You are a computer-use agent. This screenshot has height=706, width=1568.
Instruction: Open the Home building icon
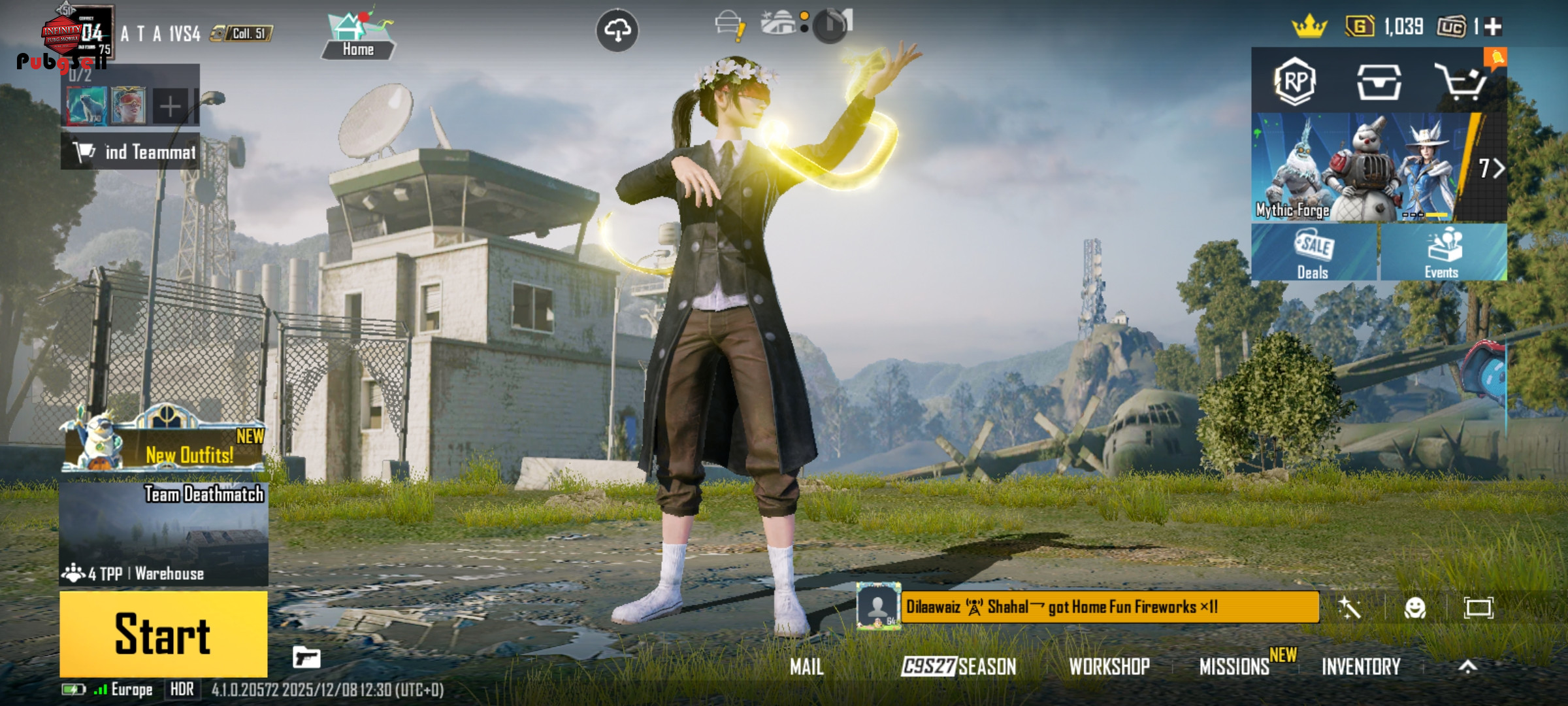point(357,36)
